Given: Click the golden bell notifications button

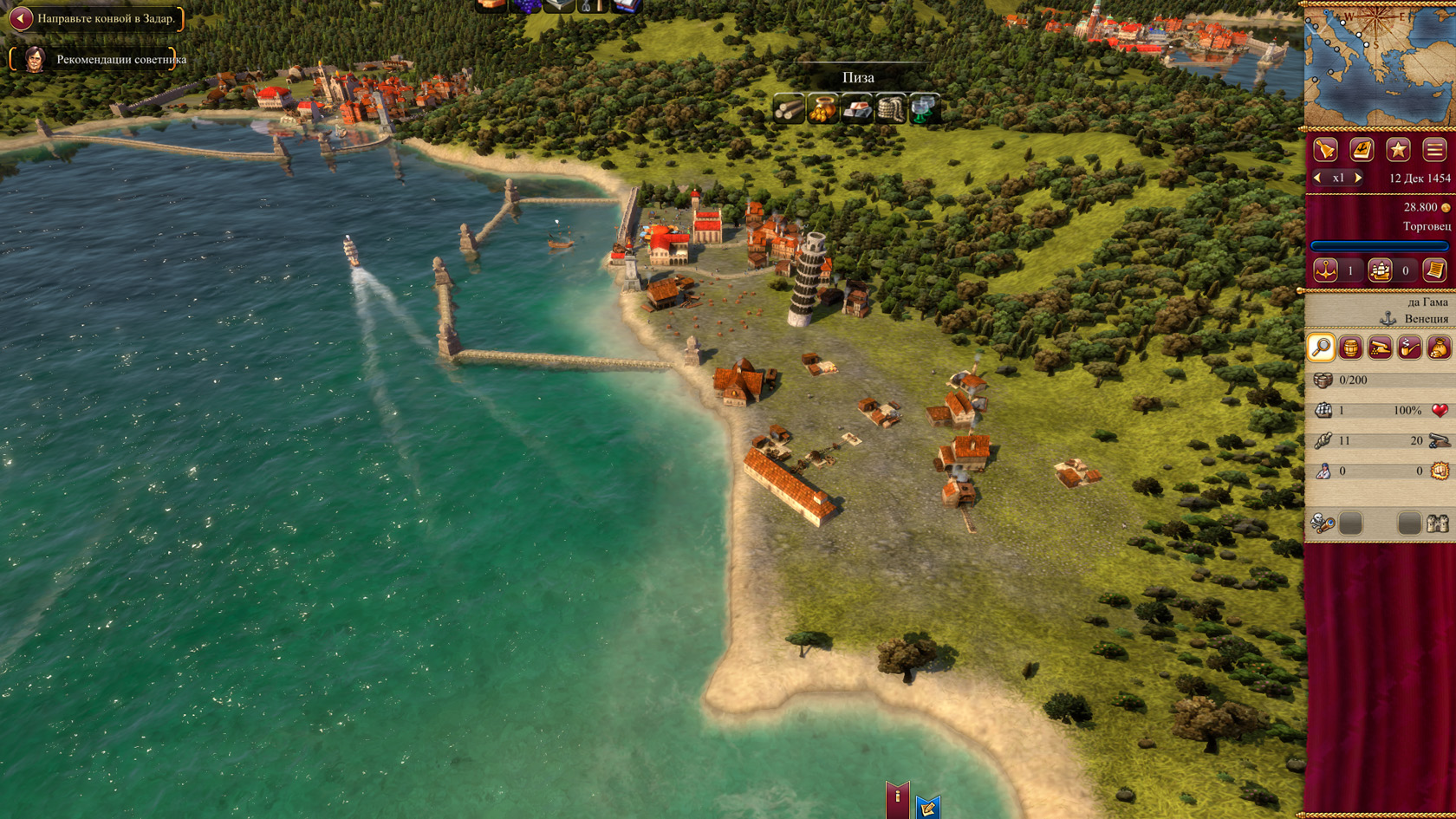Looking at the screenshot, I should click(x=1326, y=150).
